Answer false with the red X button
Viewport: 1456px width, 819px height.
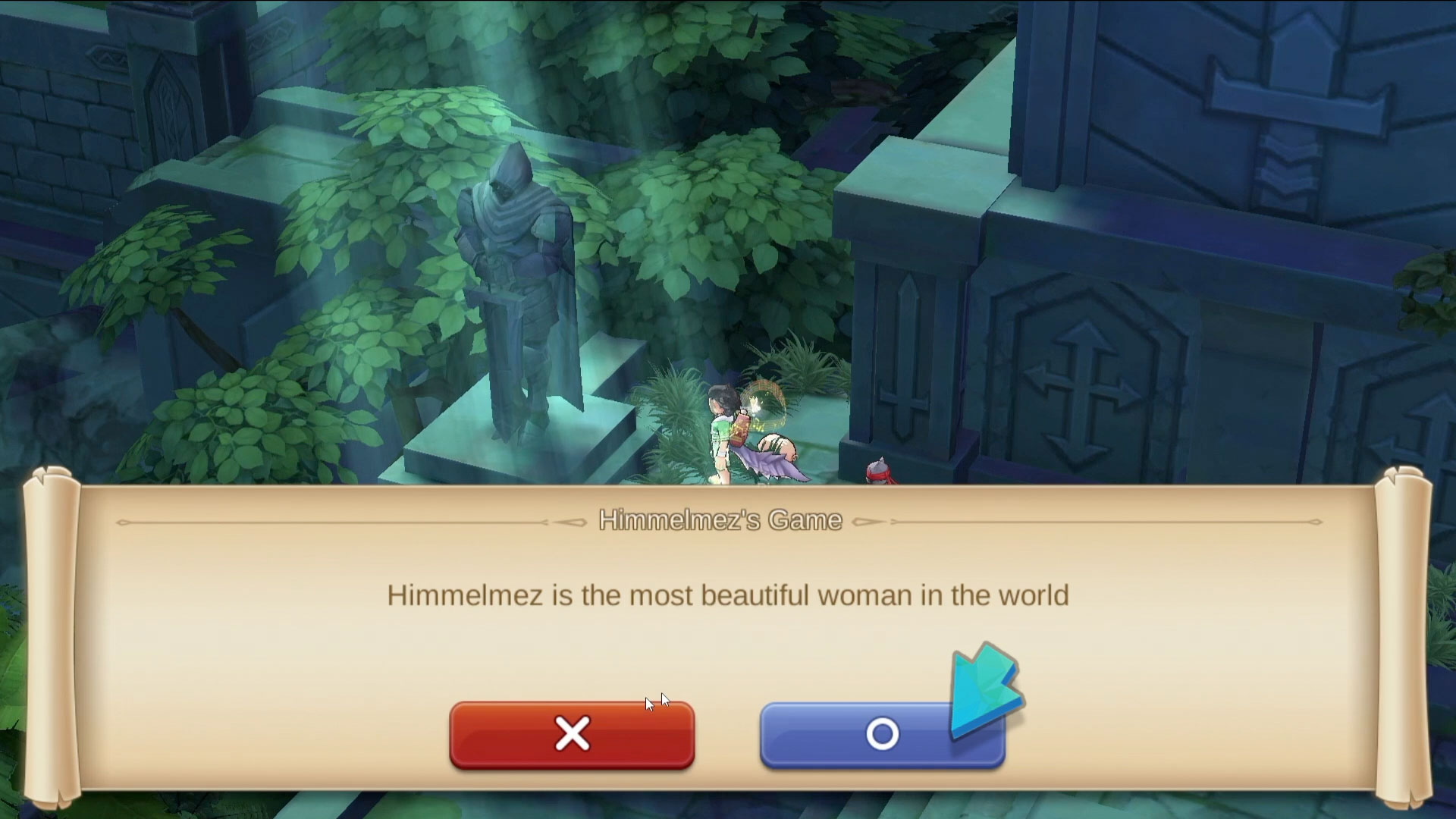(572, 735)
